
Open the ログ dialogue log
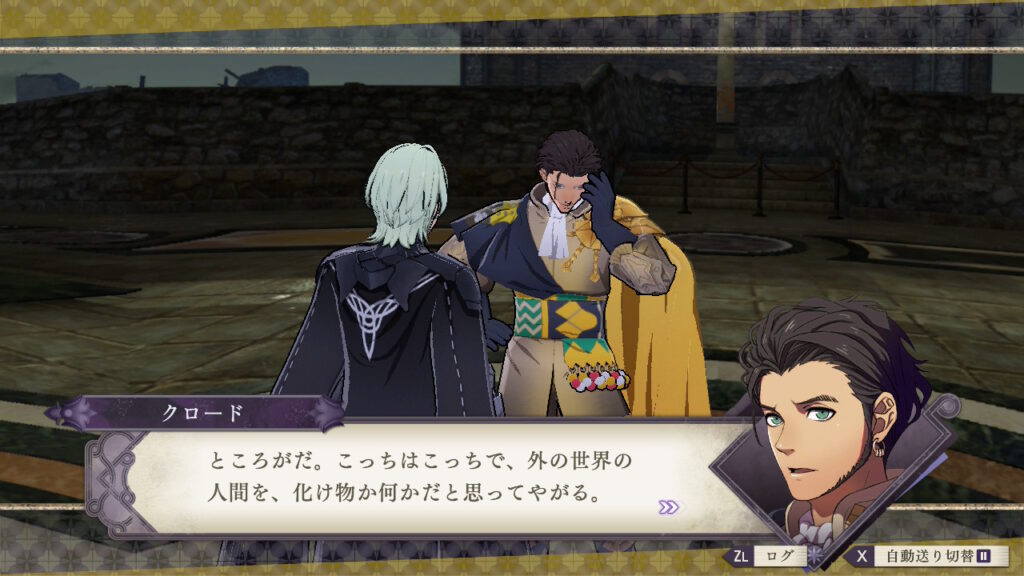(x=768, y=556)
